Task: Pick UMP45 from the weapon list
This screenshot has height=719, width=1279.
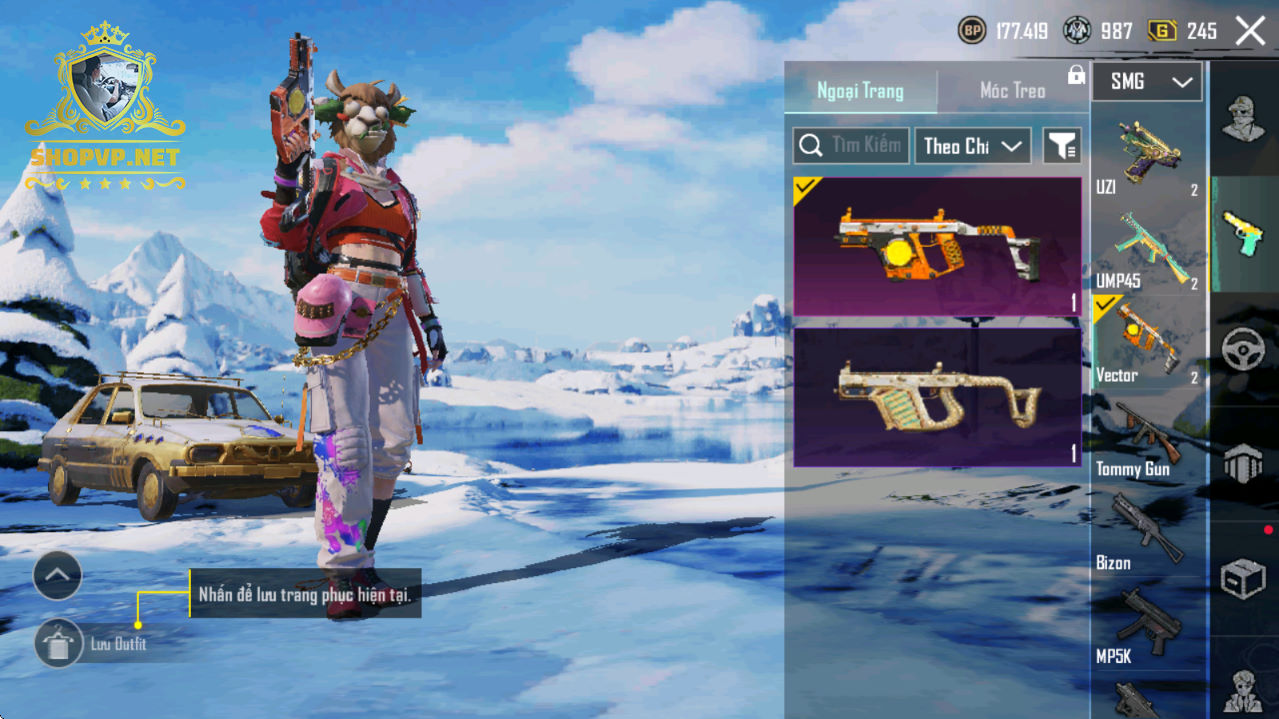Action: tap(1148, 252)
